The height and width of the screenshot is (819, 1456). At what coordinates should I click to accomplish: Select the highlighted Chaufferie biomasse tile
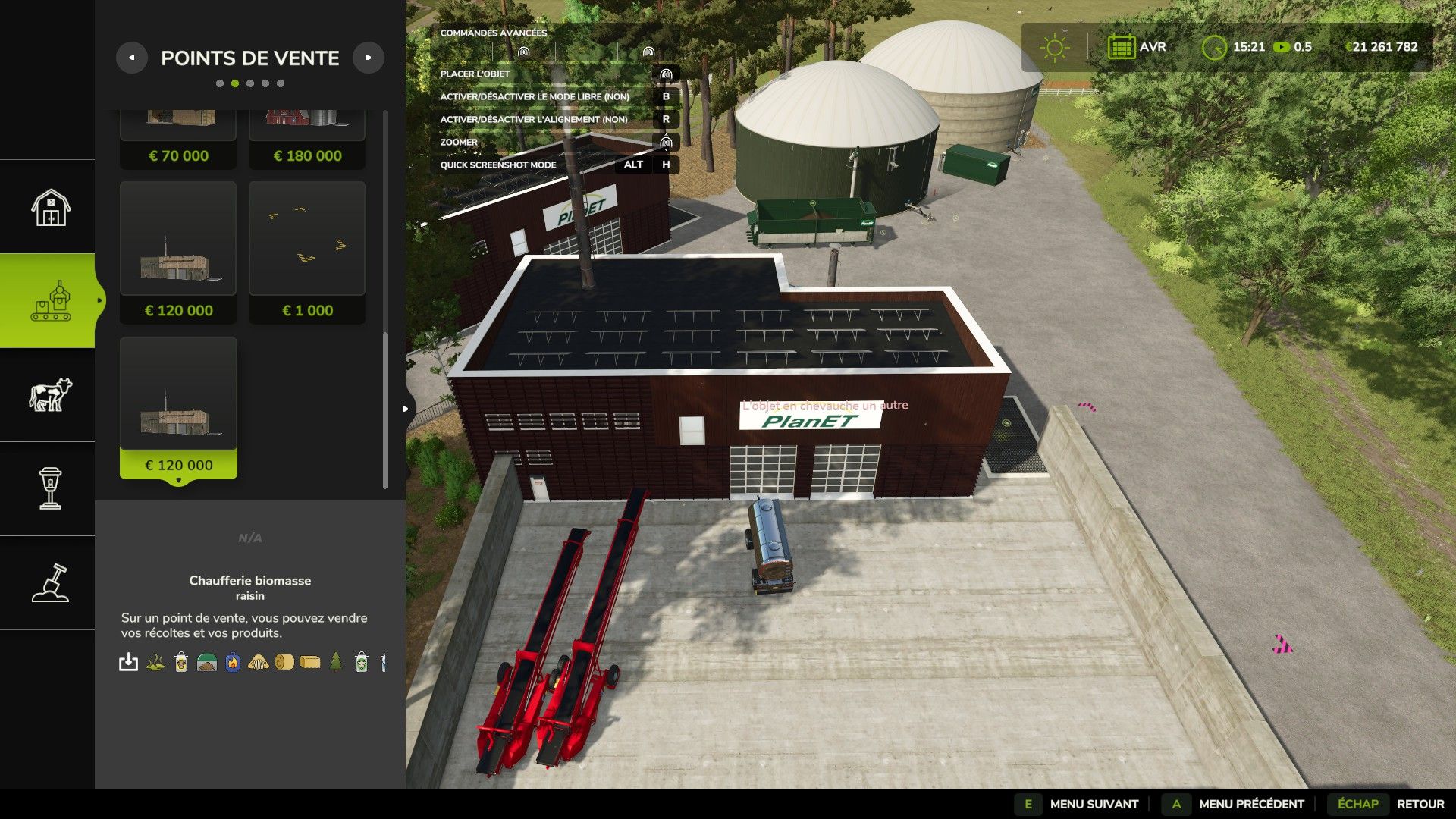click(178, 407)
